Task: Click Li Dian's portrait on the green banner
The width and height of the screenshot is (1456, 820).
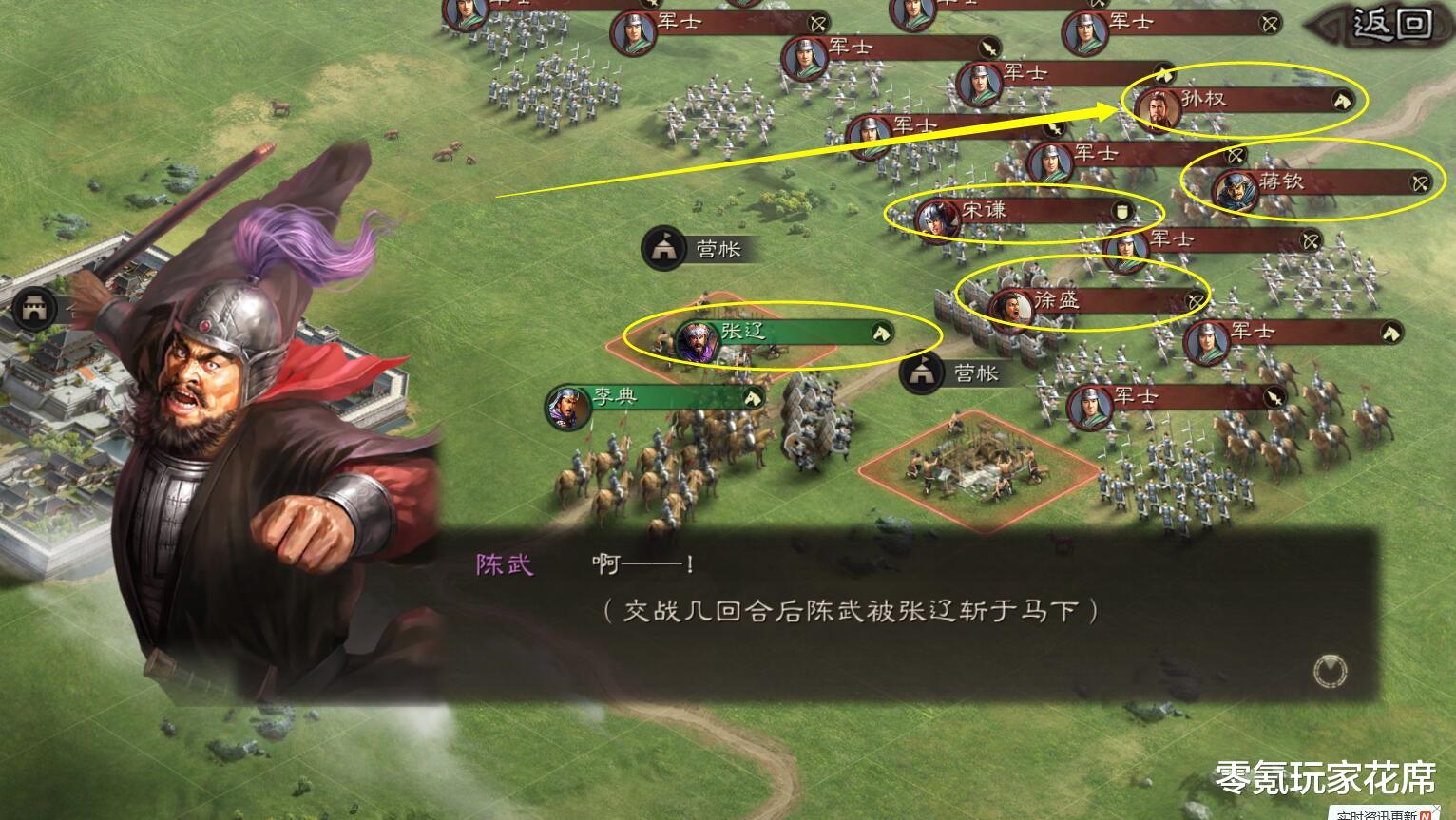Action: click(x=568, y=404)
